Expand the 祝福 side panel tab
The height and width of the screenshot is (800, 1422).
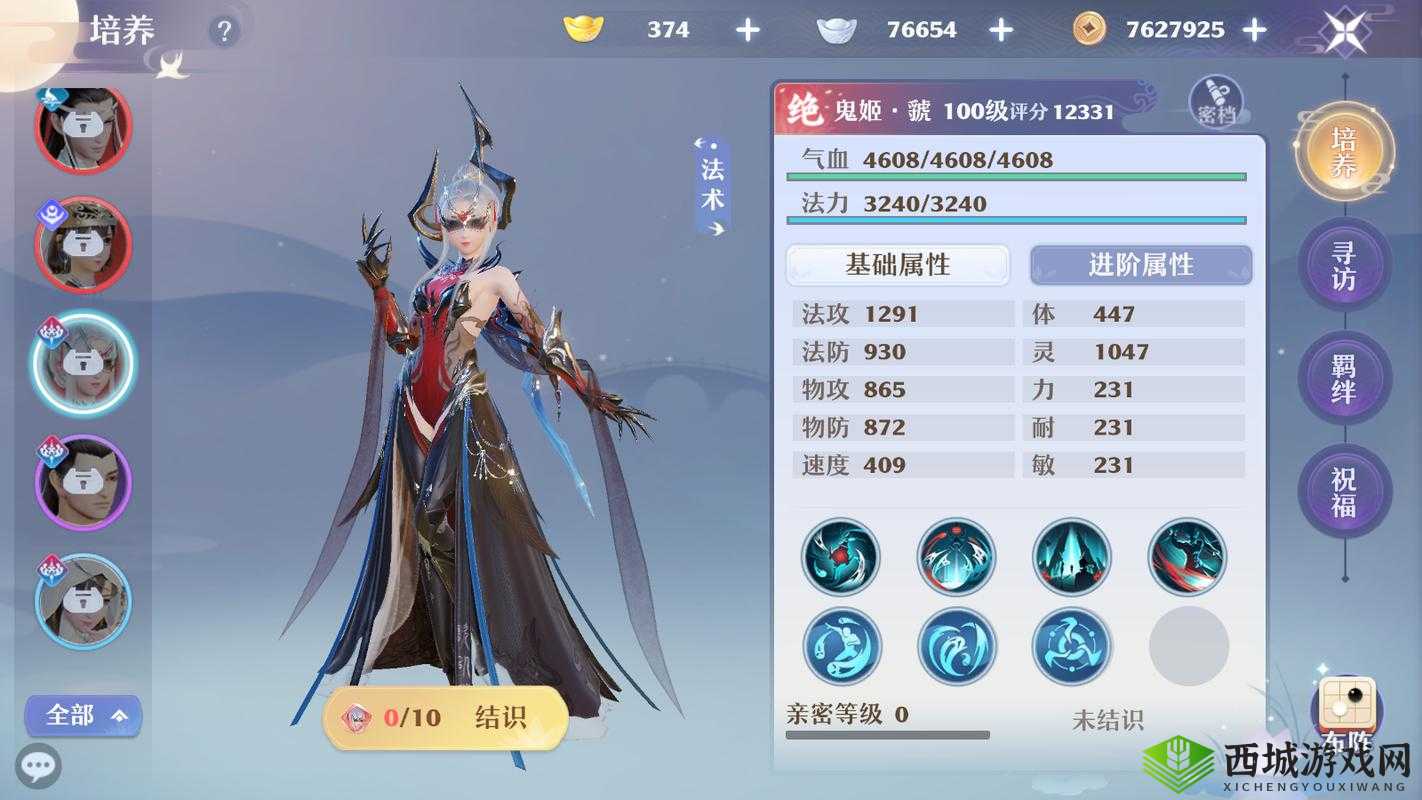[1345, 492]
